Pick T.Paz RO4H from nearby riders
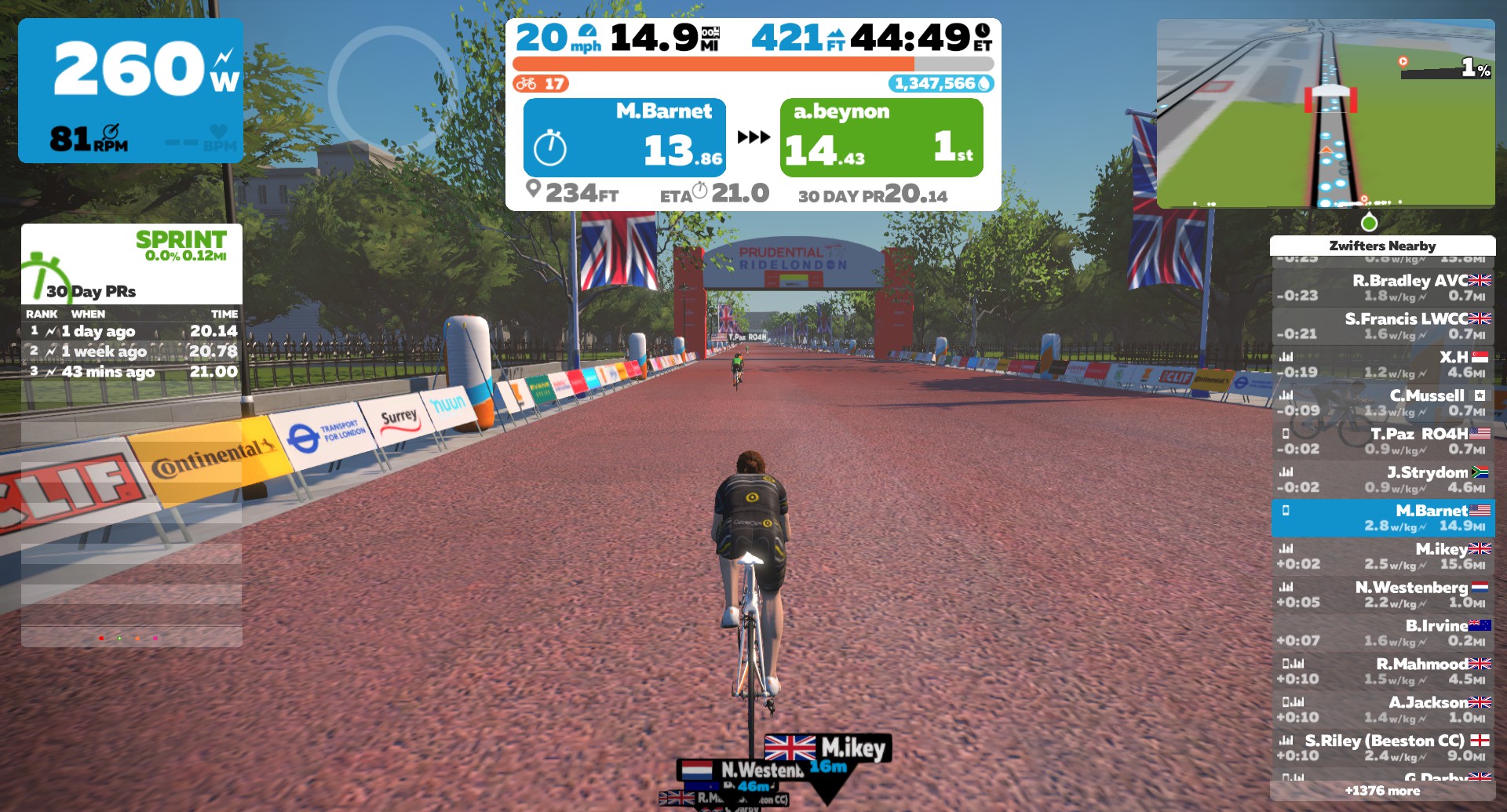This screenshot has height=812, width=1507. 1383,442
